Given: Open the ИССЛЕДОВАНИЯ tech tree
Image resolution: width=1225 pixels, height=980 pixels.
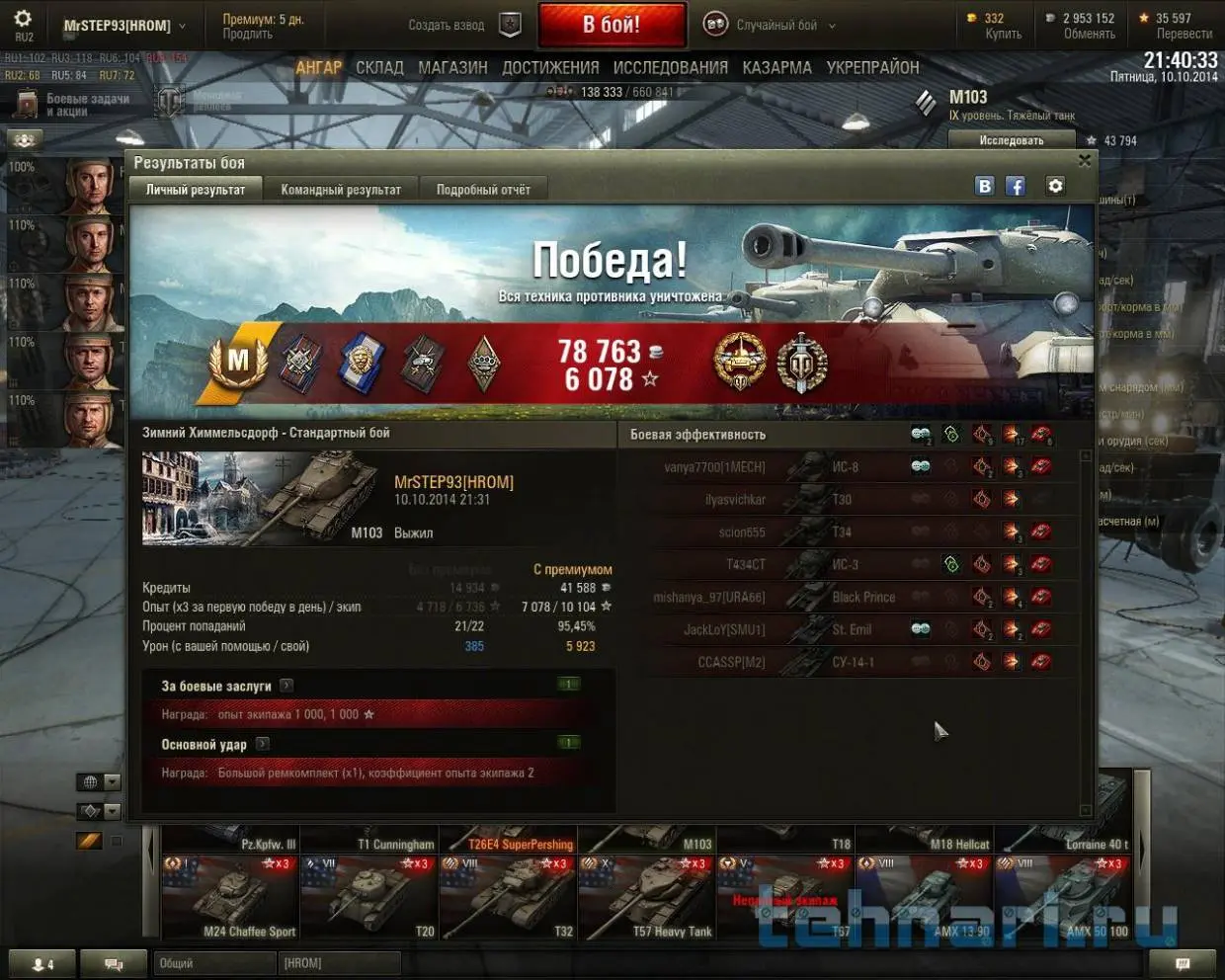Looking at the screenshot, I should (670, 68).
